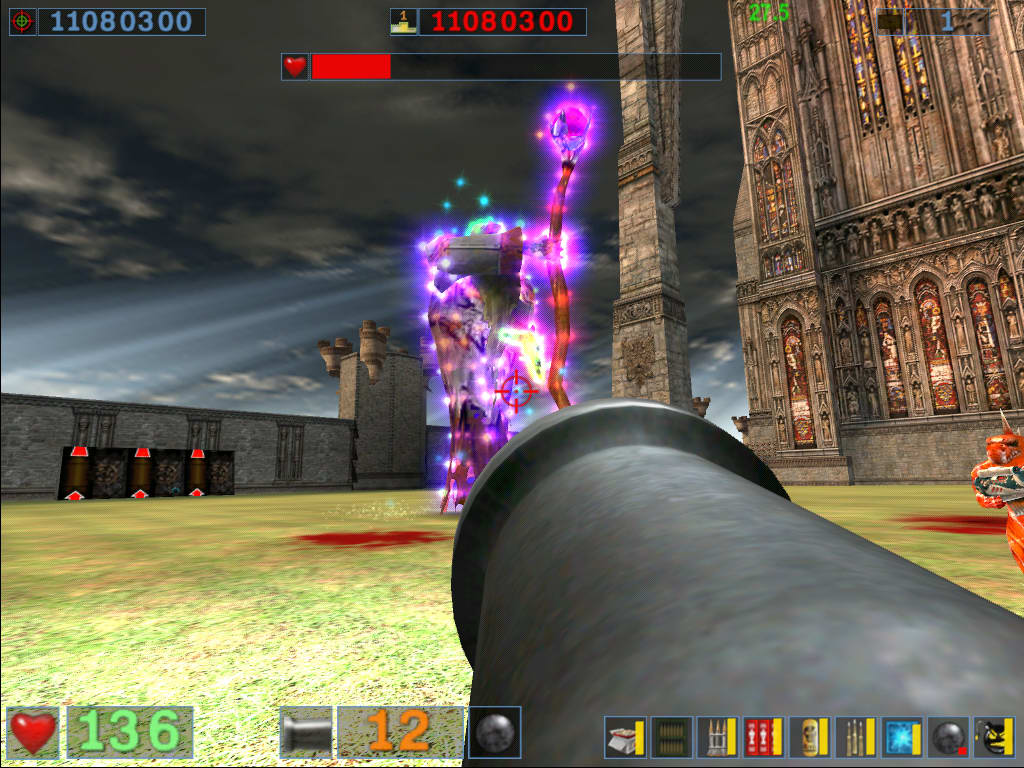Click the red heart health icon
This screenshot has height=768, width=1024.
(33, 732)
